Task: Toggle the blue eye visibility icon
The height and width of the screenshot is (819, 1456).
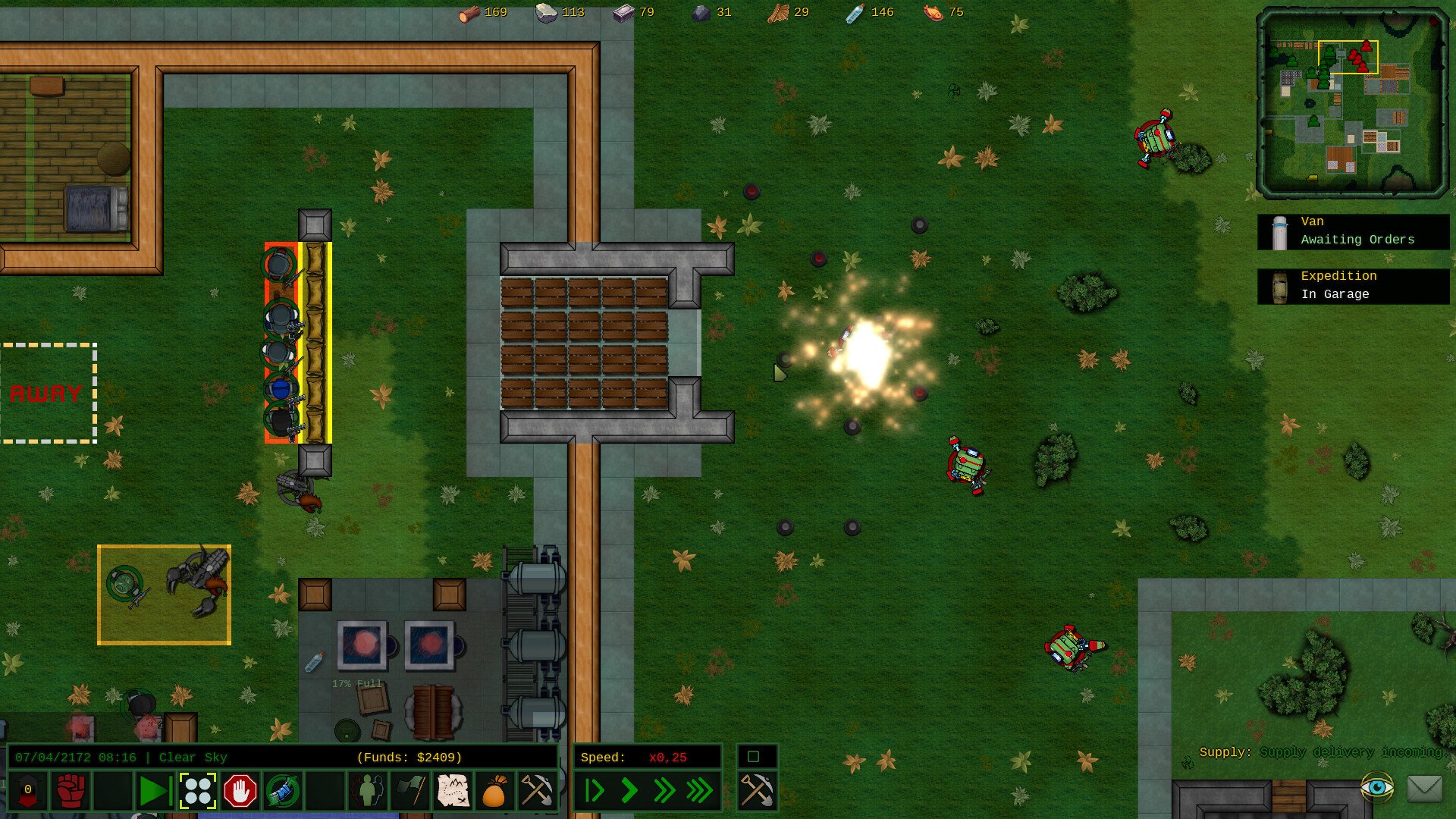Action: click(x=1376, y=787)
